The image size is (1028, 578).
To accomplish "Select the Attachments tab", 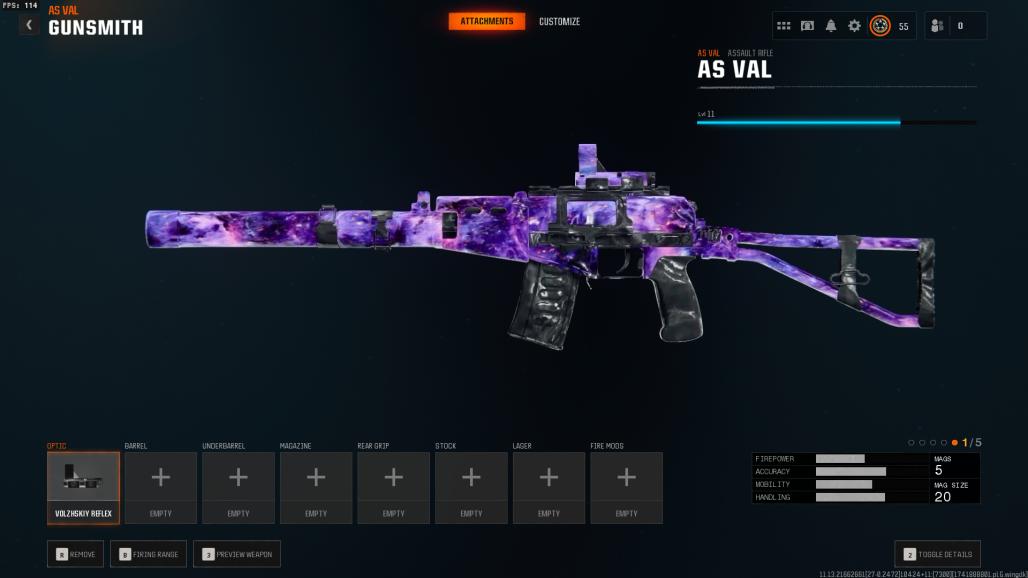I will click(x=487, y=22).
